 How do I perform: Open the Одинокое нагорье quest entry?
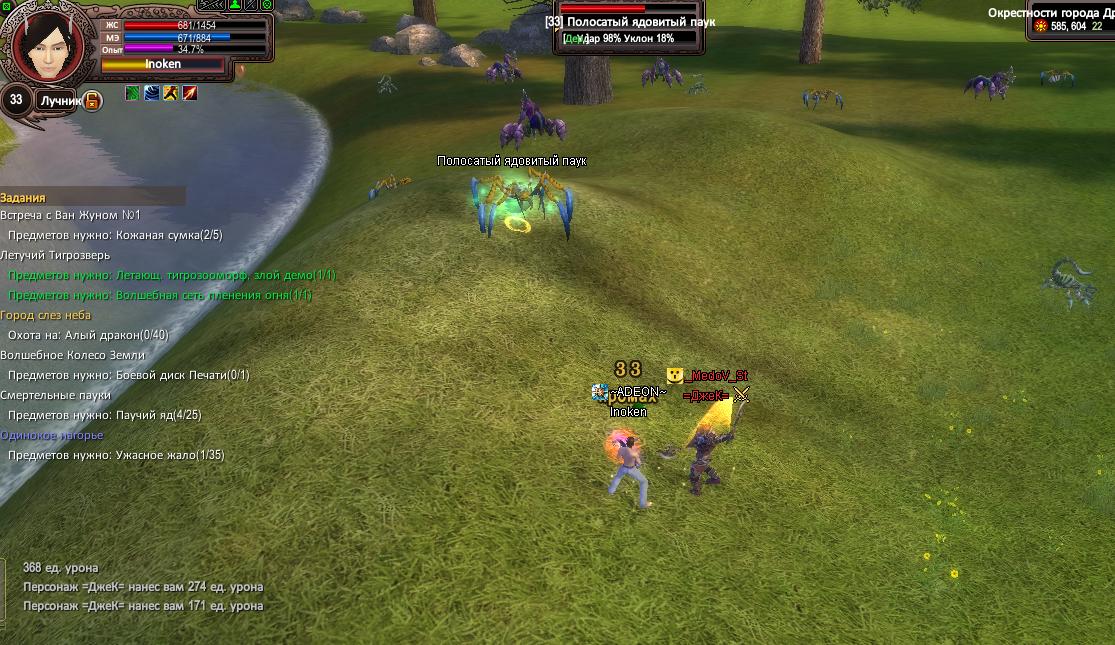tap(52, 435)
